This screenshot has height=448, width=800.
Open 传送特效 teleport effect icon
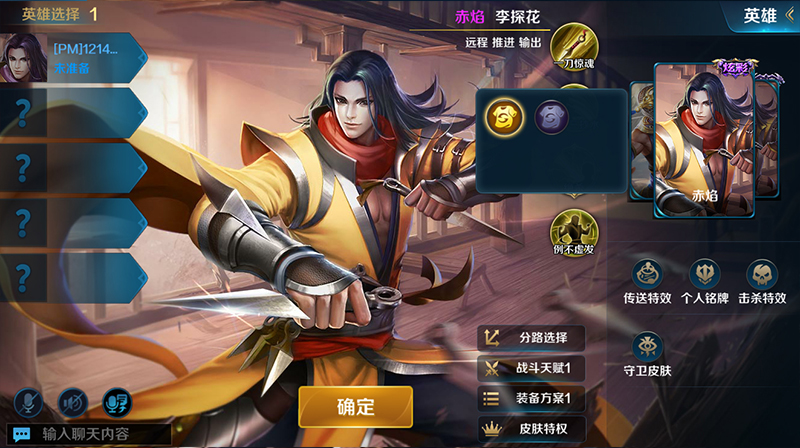(650, 274)
